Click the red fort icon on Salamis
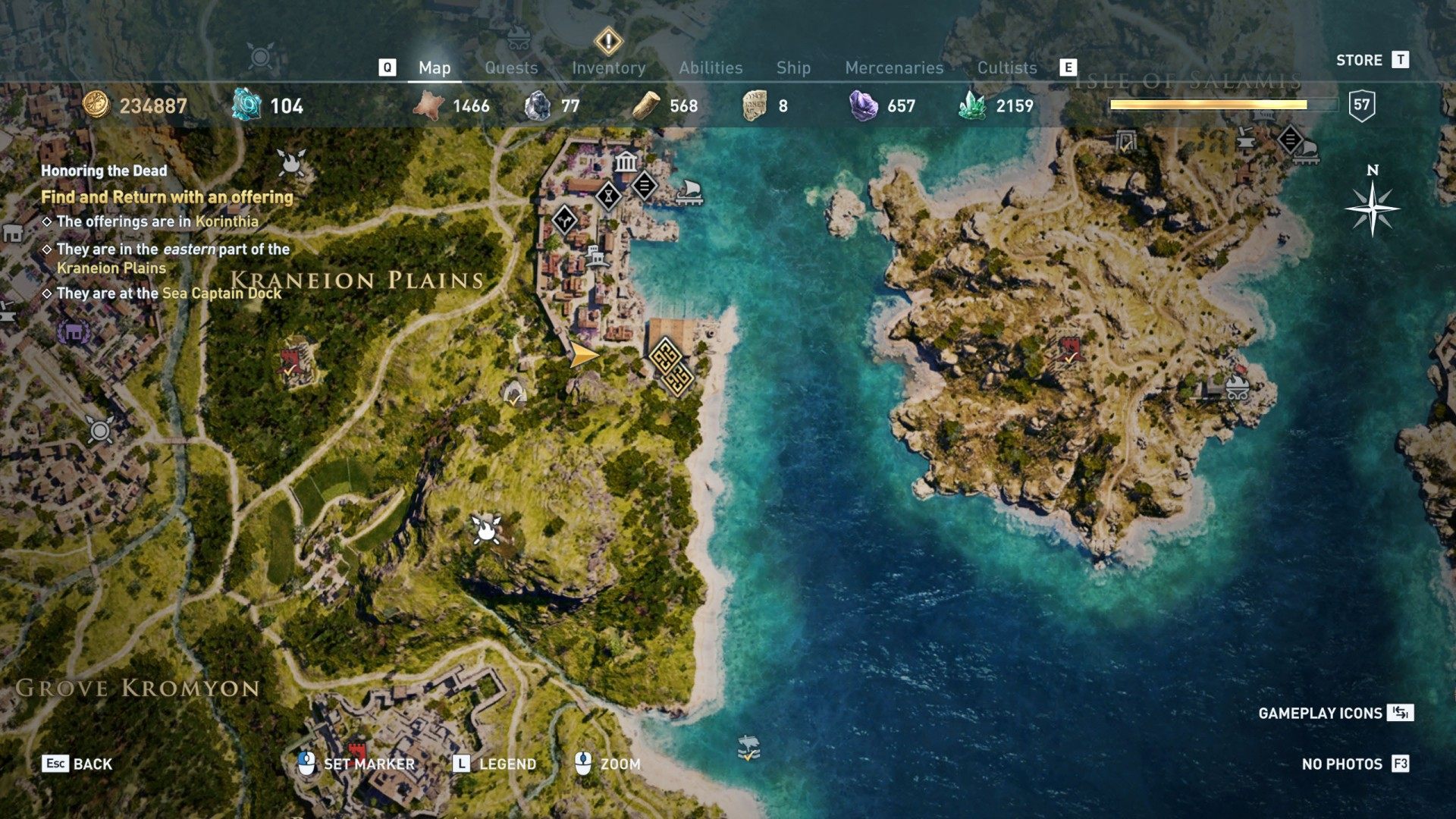 [1068, 350]
